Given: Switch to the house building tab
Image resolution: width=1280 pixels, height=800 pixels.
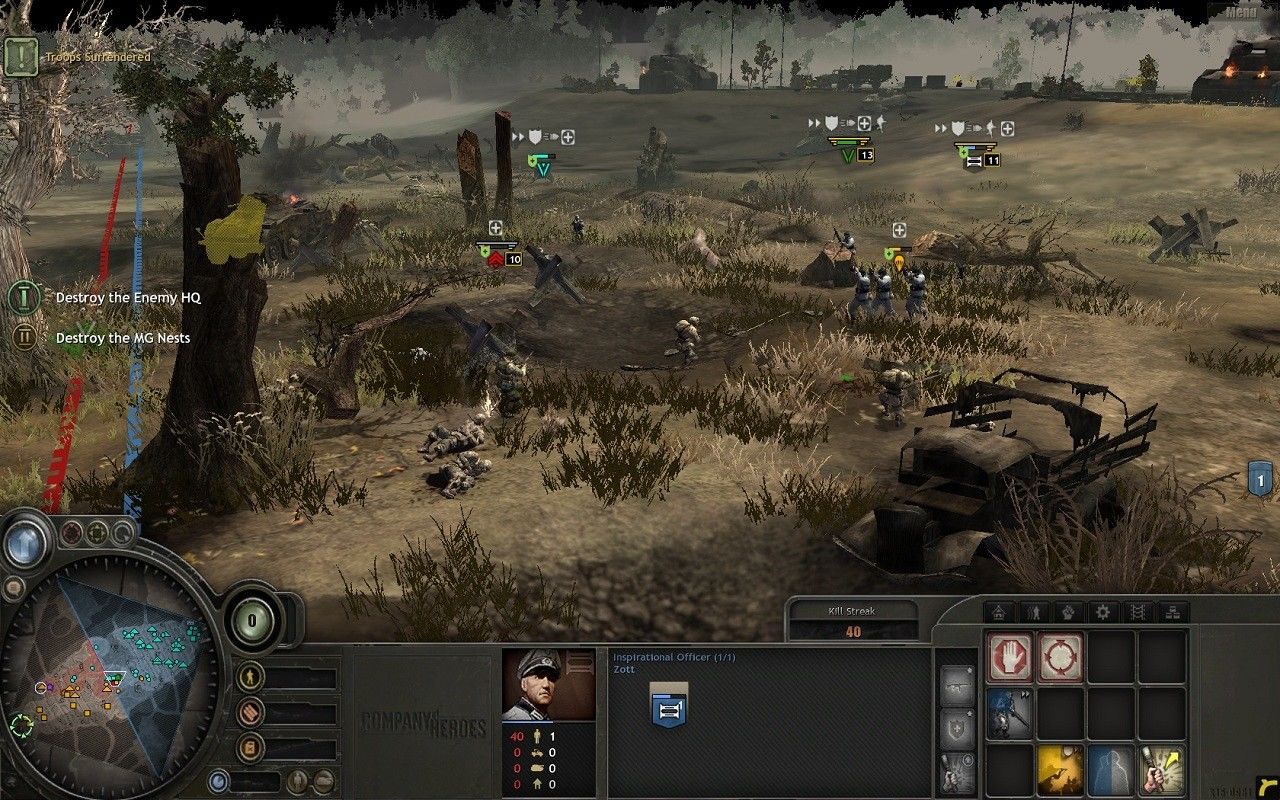Looking at the screenshot, I should click(x=998, y=612).
